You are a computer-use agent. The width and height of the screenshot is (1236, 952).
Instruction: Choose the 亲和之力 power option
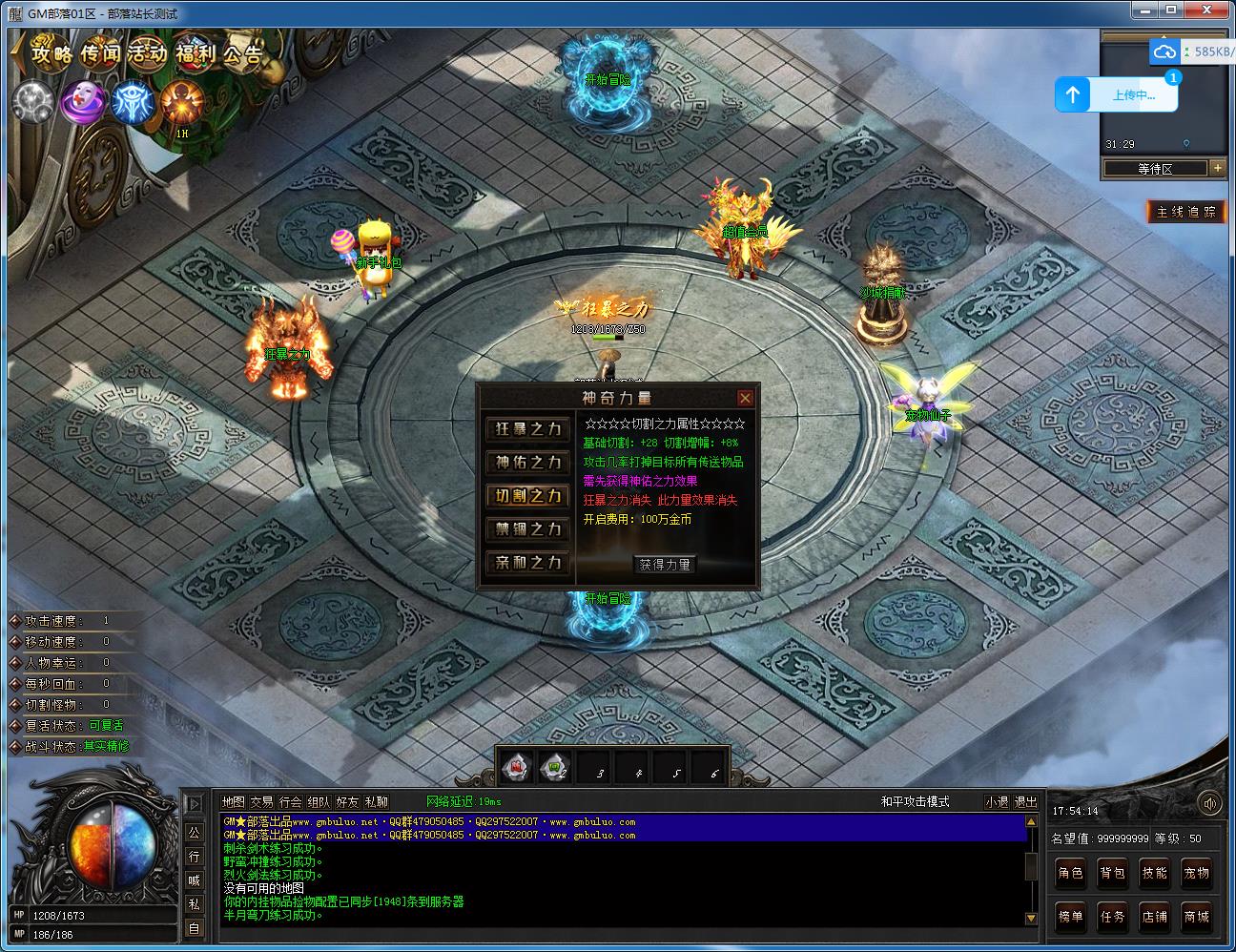tap(528, 563)
